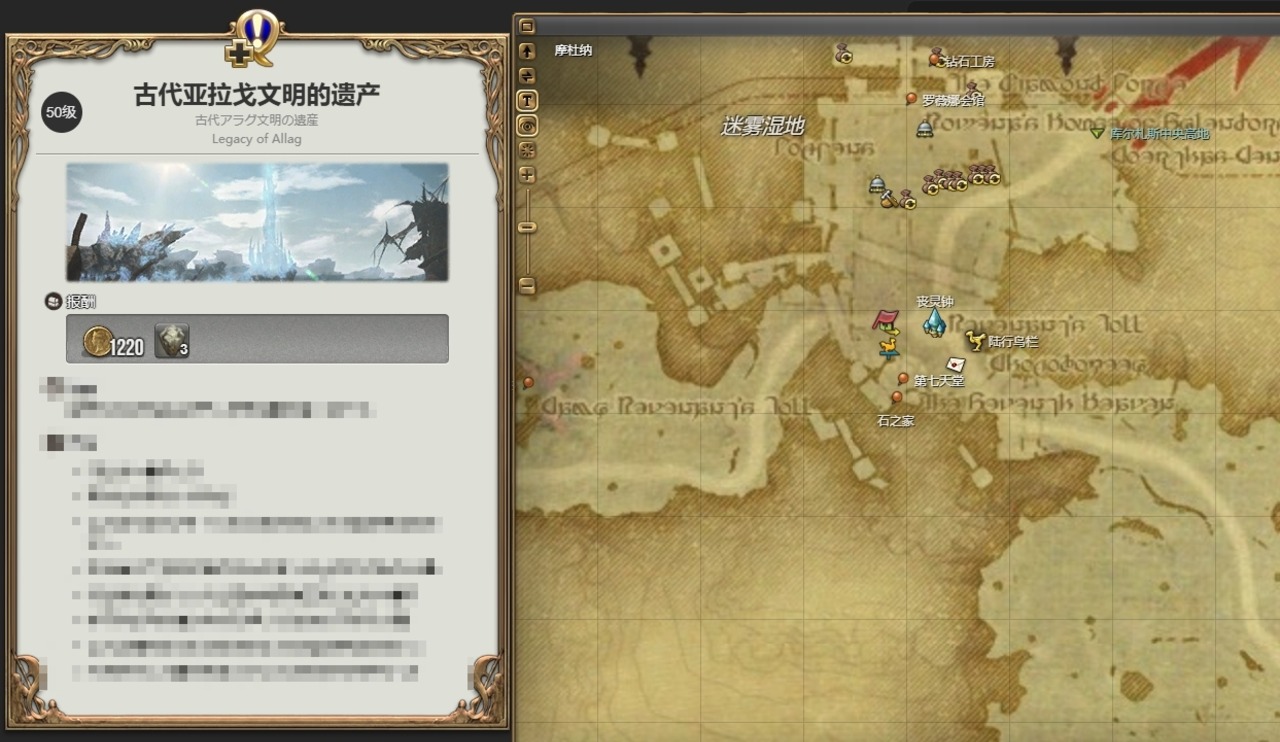This screenshot has height=742, width=1280.
Task: Select the 石之家 map marker
Action: point(896,398)
